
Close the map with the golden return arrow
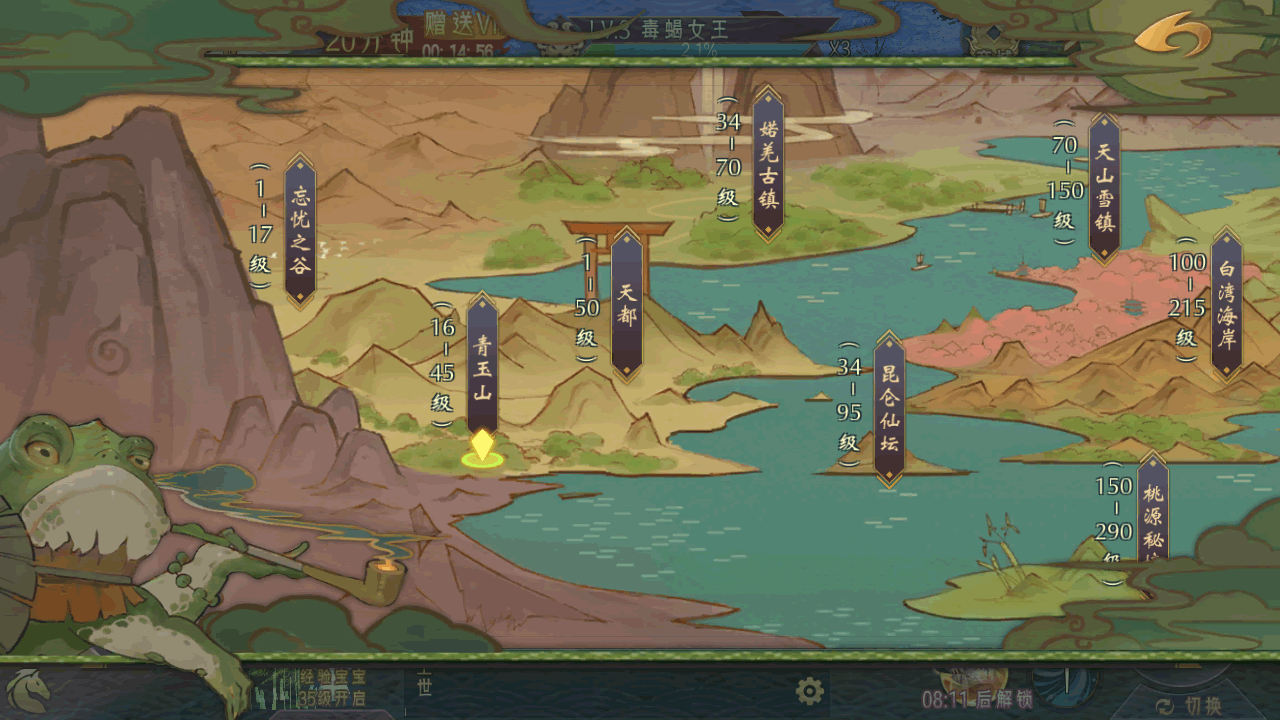(1172, 35)
